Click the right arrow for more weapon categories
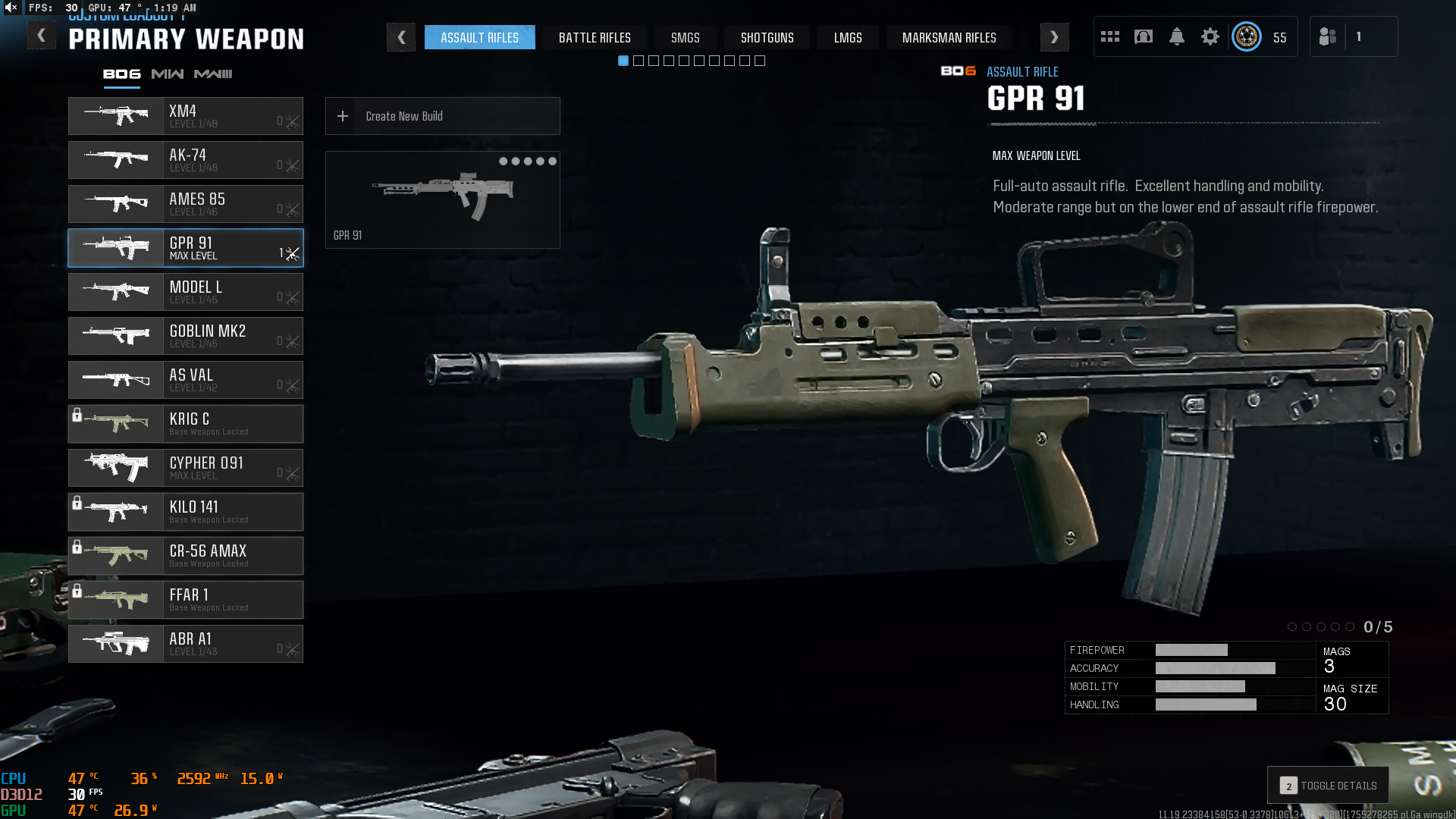This screenshot has height=819, width=1456. click(x=1054, y=37)
